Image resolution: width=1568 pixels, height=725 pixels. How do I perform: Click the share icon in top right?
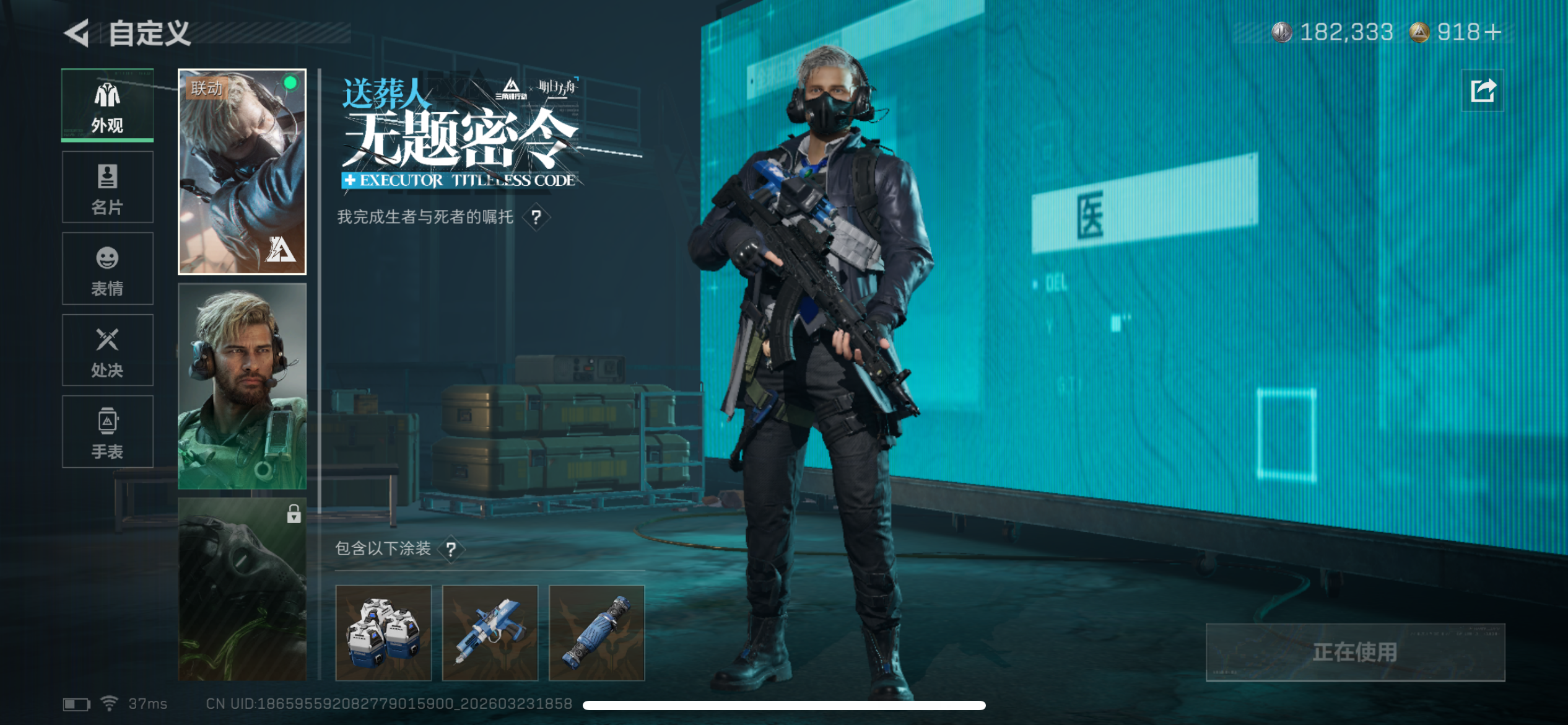pyautogui.click(x=1484, y=90)
